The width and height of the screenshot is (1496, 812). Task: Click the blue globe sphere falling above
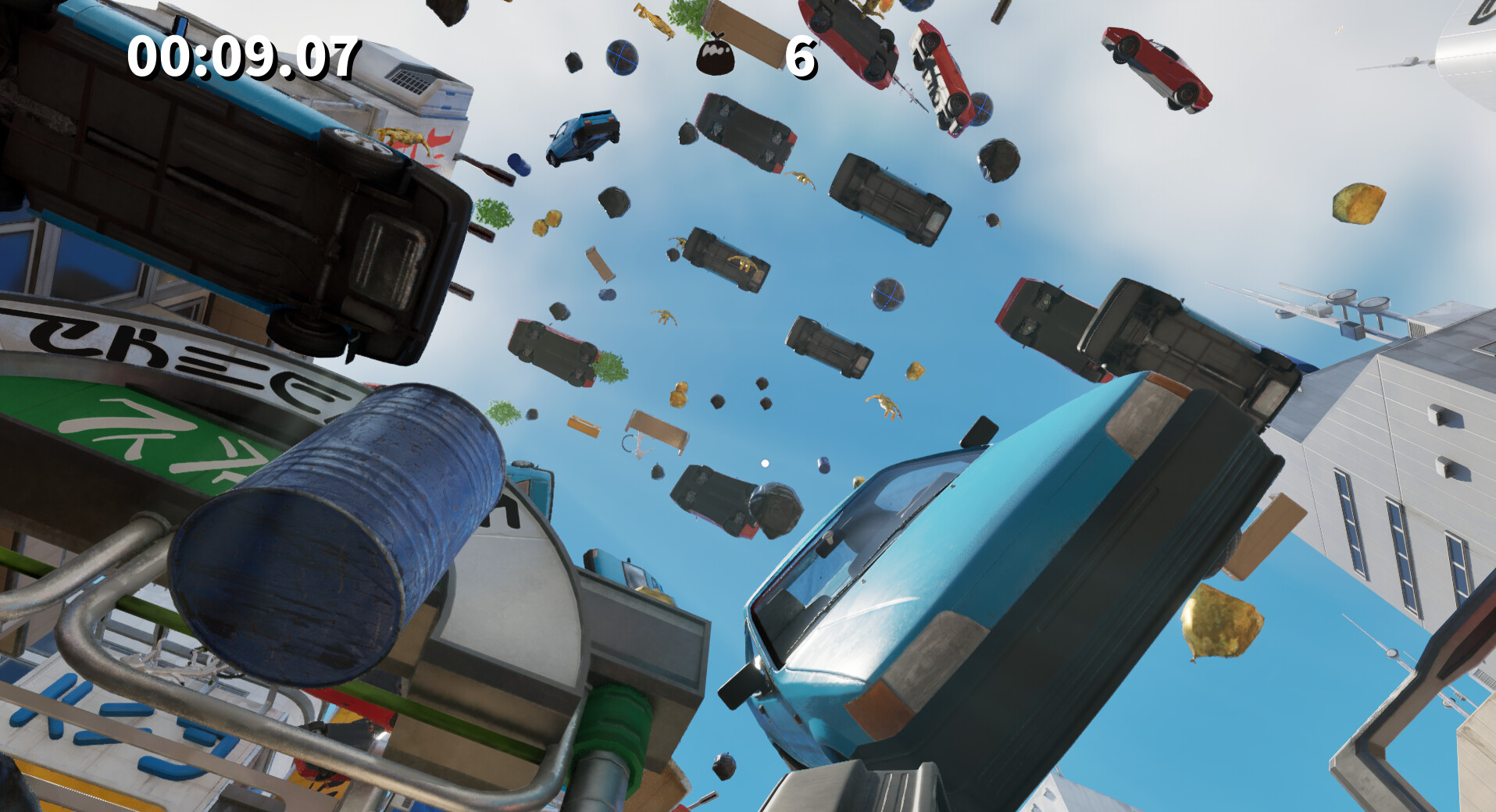point(621,59)
